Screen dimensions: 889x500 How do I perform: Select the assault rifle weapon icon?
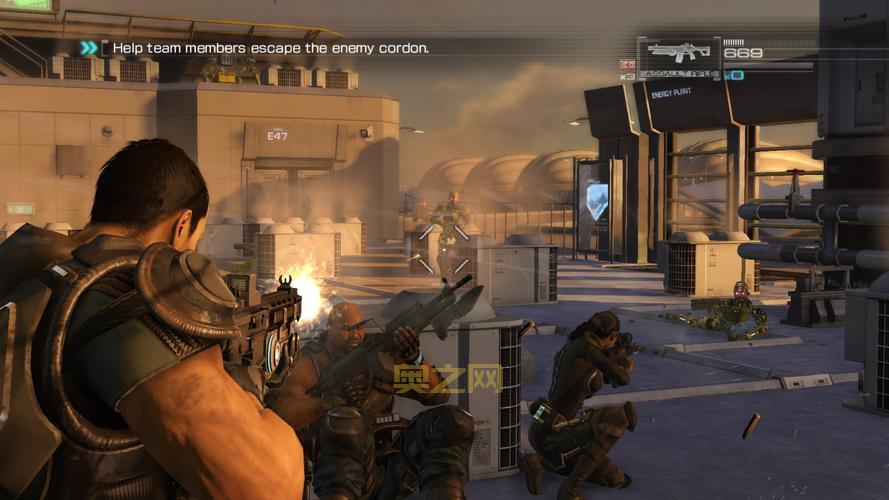pyautogui.click(x=678, y=53)
